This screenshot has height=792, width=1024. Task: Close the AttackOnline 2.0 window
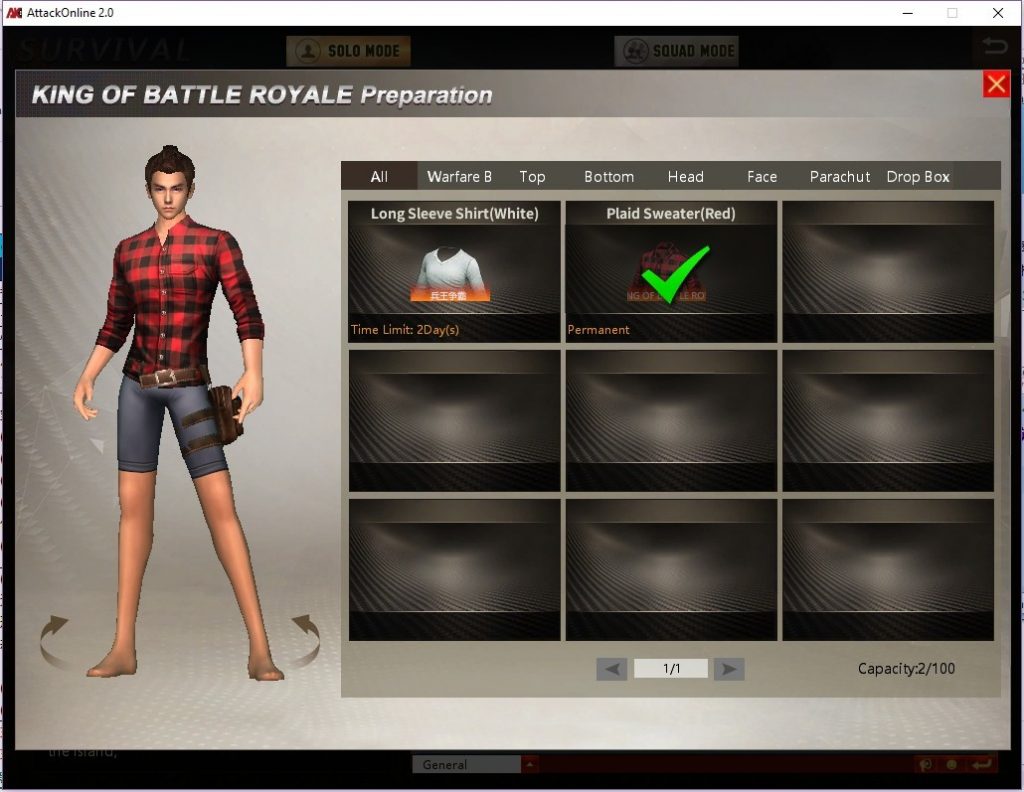998,13
